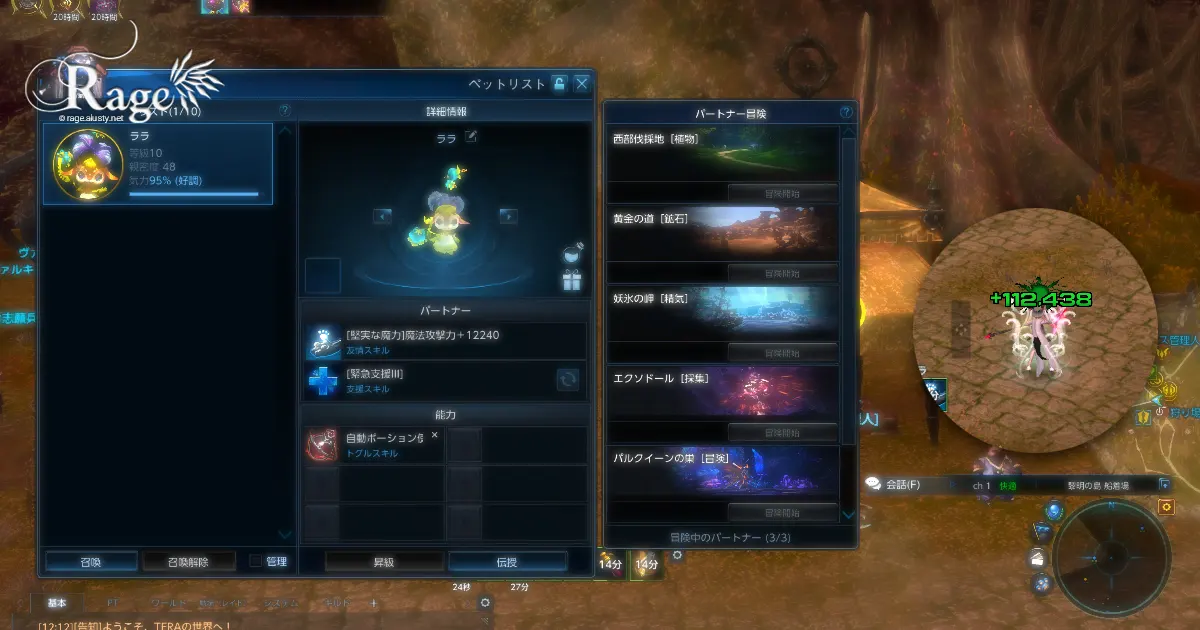Click the circular minimap
The width and height of the screenshot is (1200, 630).
pos(1110,556)
